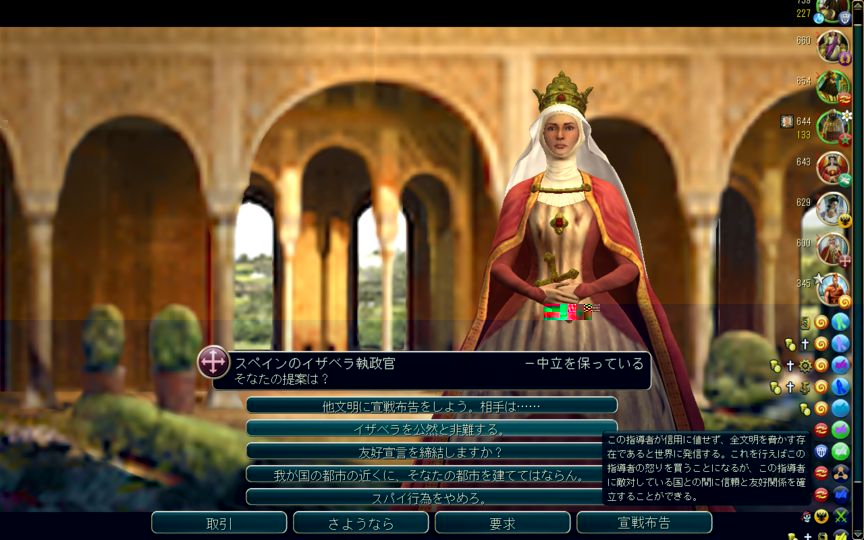
Task: Select the leader portrait beside score 629
Action: pos(832,208)
